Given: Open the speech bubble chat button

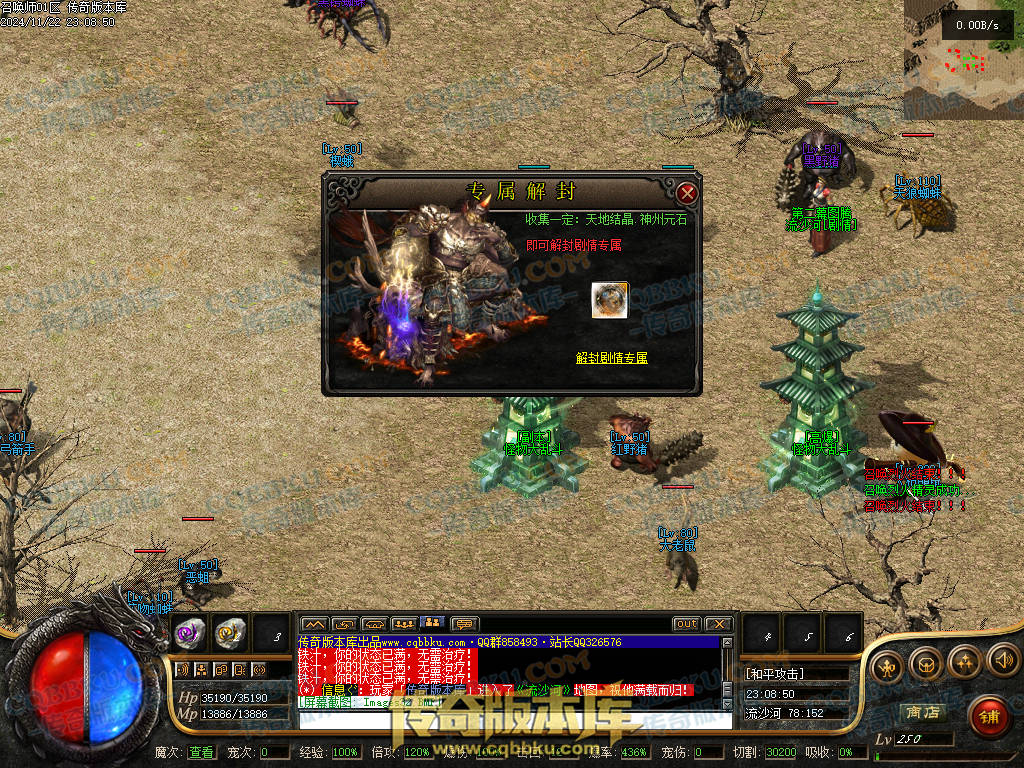Looking at the screenshot, I should pos(465,624).
